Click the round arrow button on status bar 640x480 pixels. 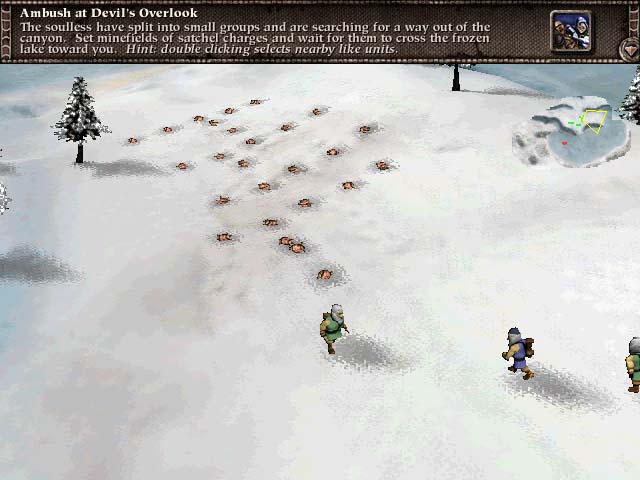(x=629, y=48)
